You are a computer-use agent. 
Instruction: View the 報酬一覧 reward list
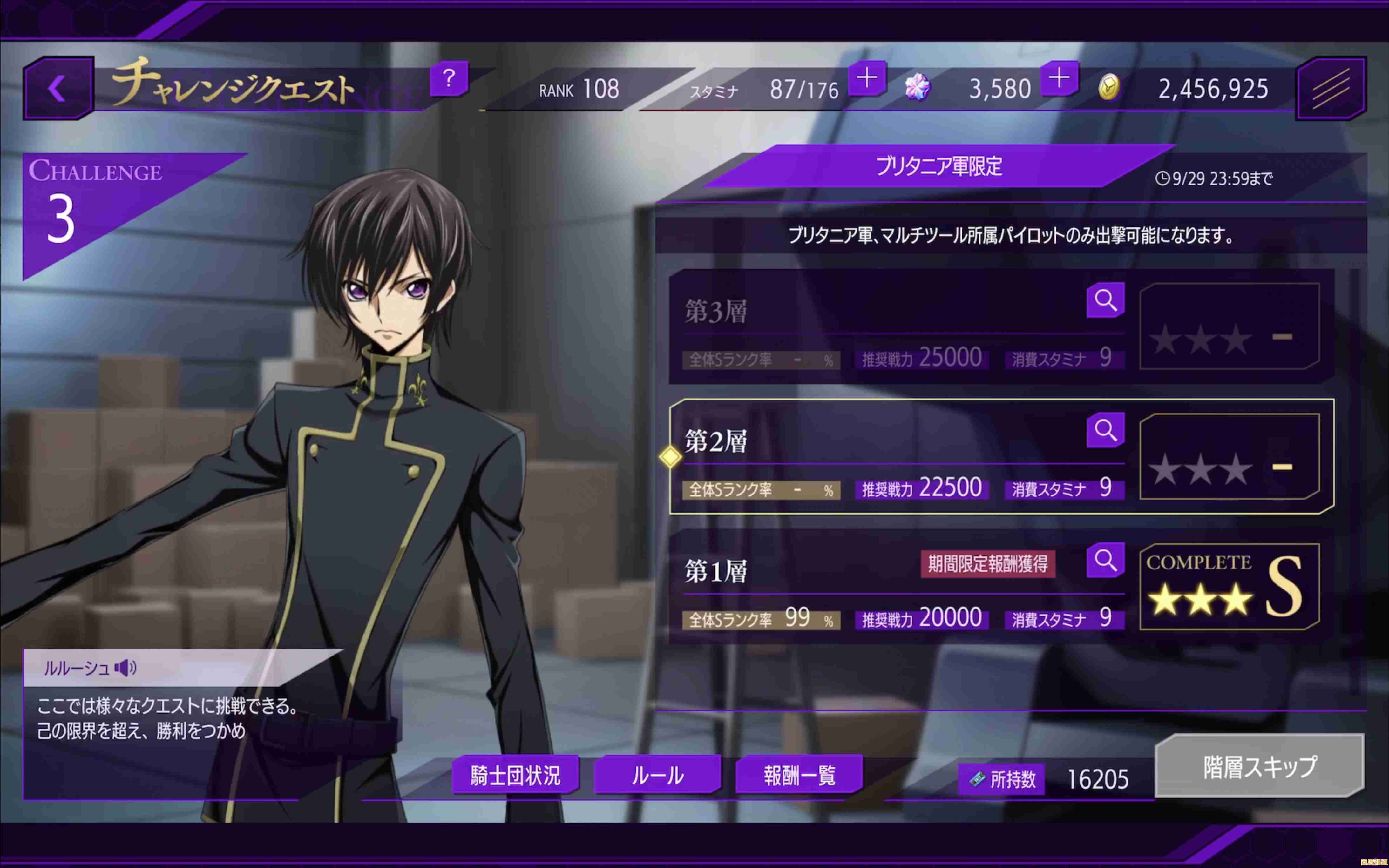click(799, 775)
